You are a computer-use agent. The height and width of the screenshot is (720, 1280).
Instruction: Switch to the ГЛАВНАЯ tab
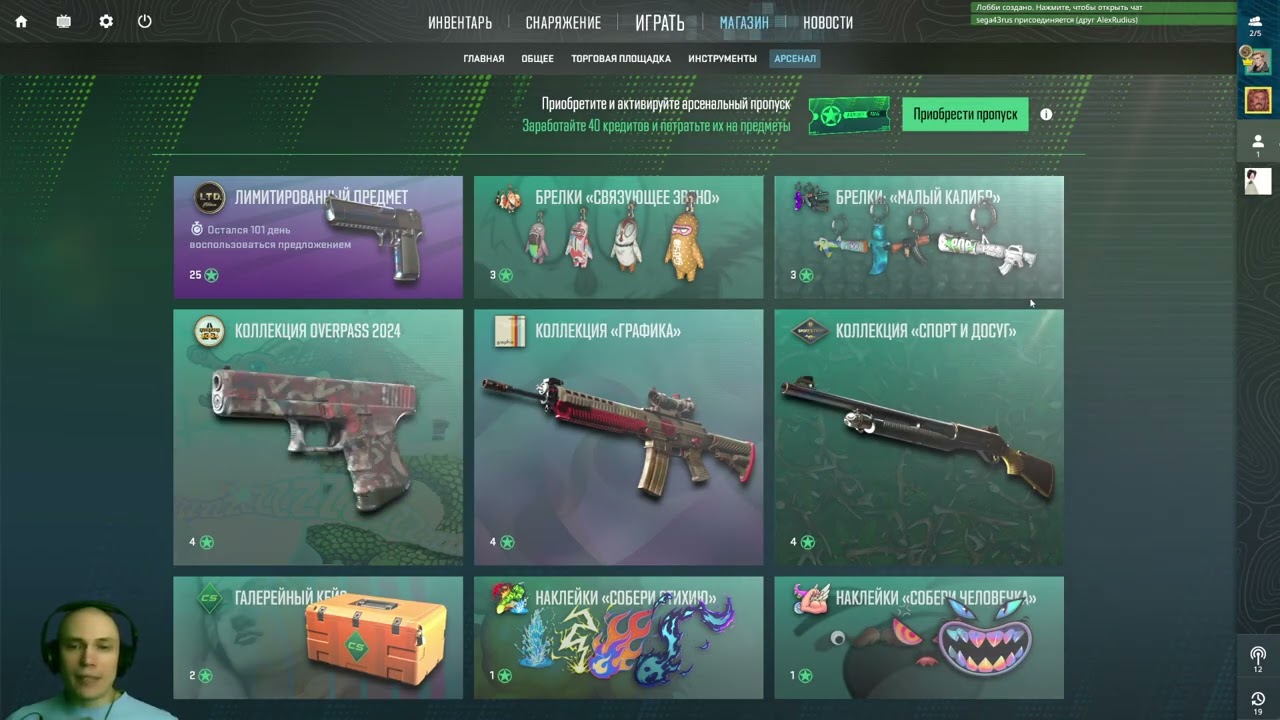tap(484, 59)
